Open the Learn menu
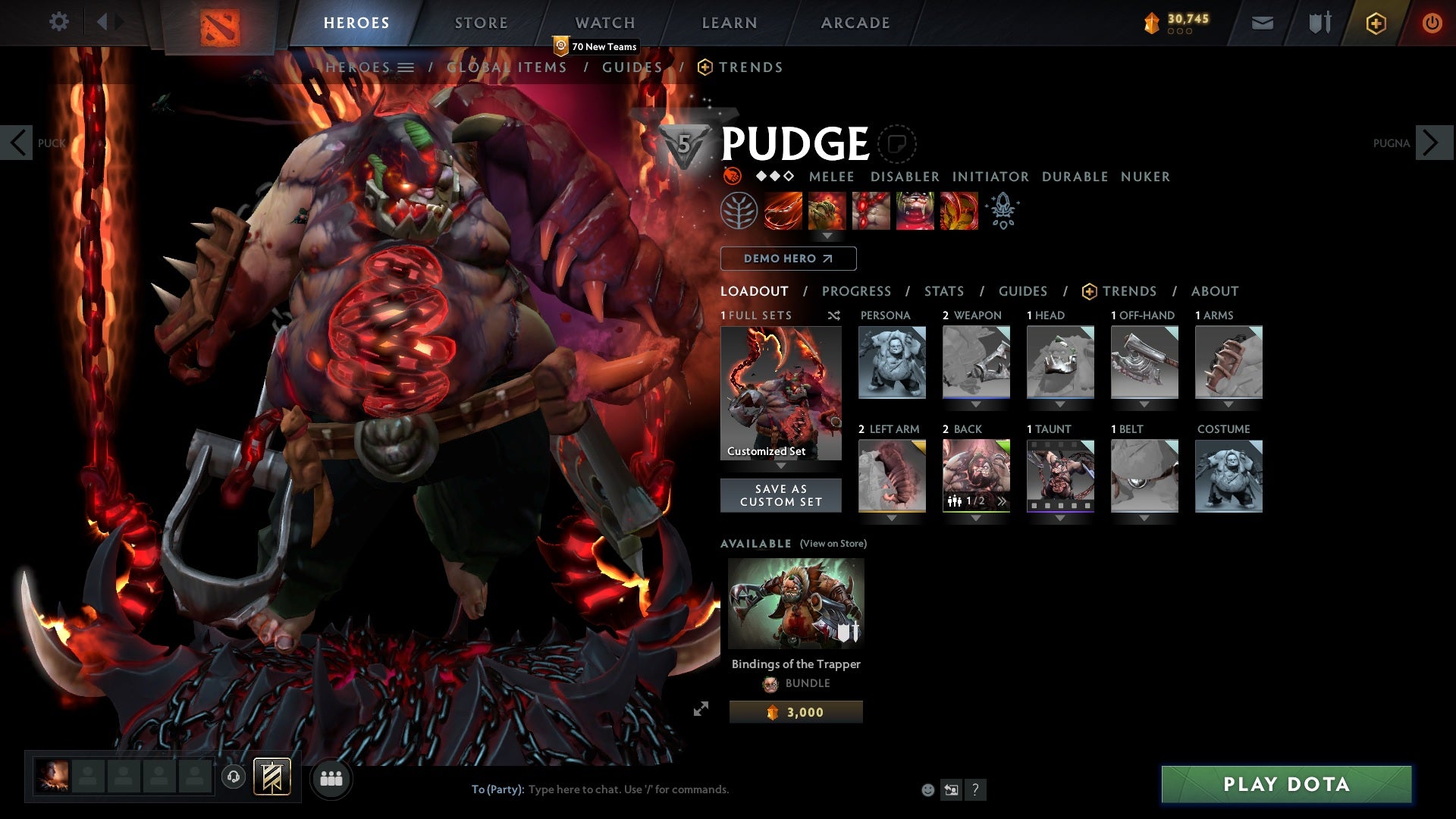Image resolution: width=1456 pixels, height=819 pixels. point(729,23)
